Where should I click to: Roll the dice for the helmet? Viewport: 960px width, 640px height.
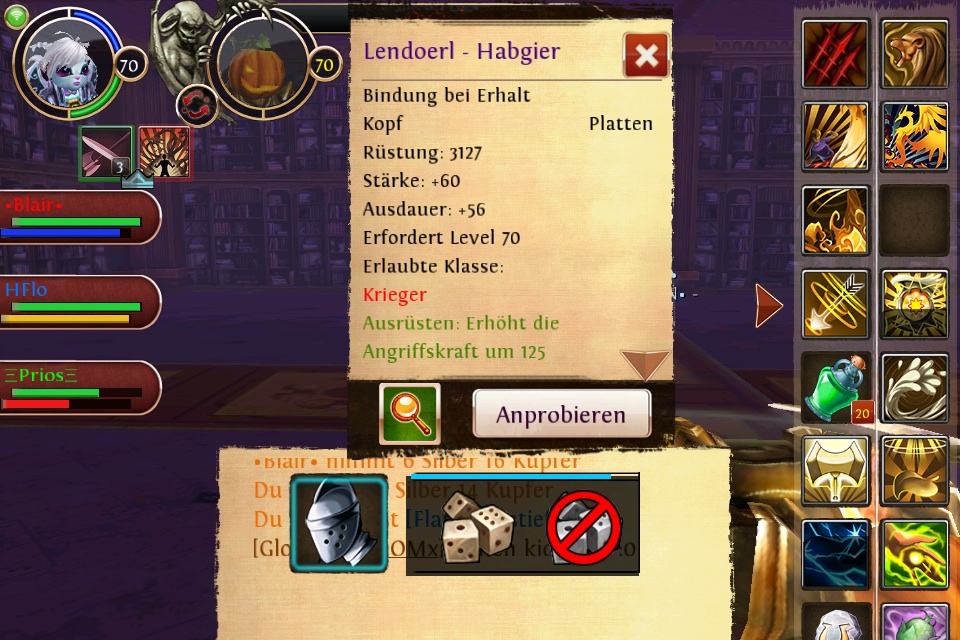[x=477, y=527]
